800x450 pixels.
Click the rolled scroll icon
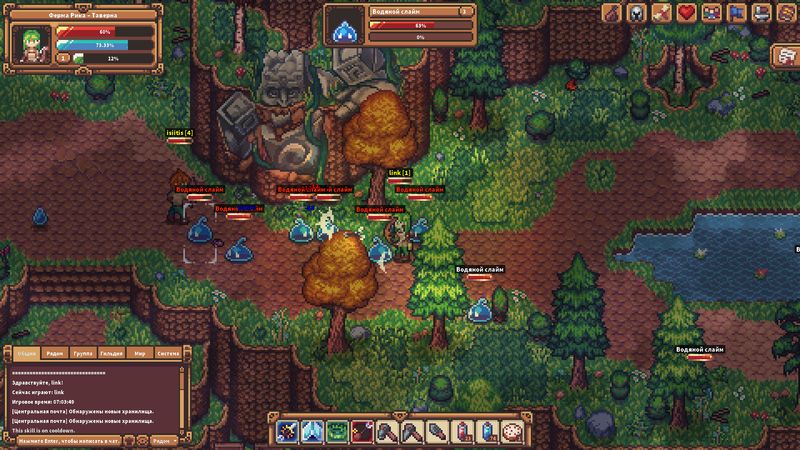tap(661, 13)
